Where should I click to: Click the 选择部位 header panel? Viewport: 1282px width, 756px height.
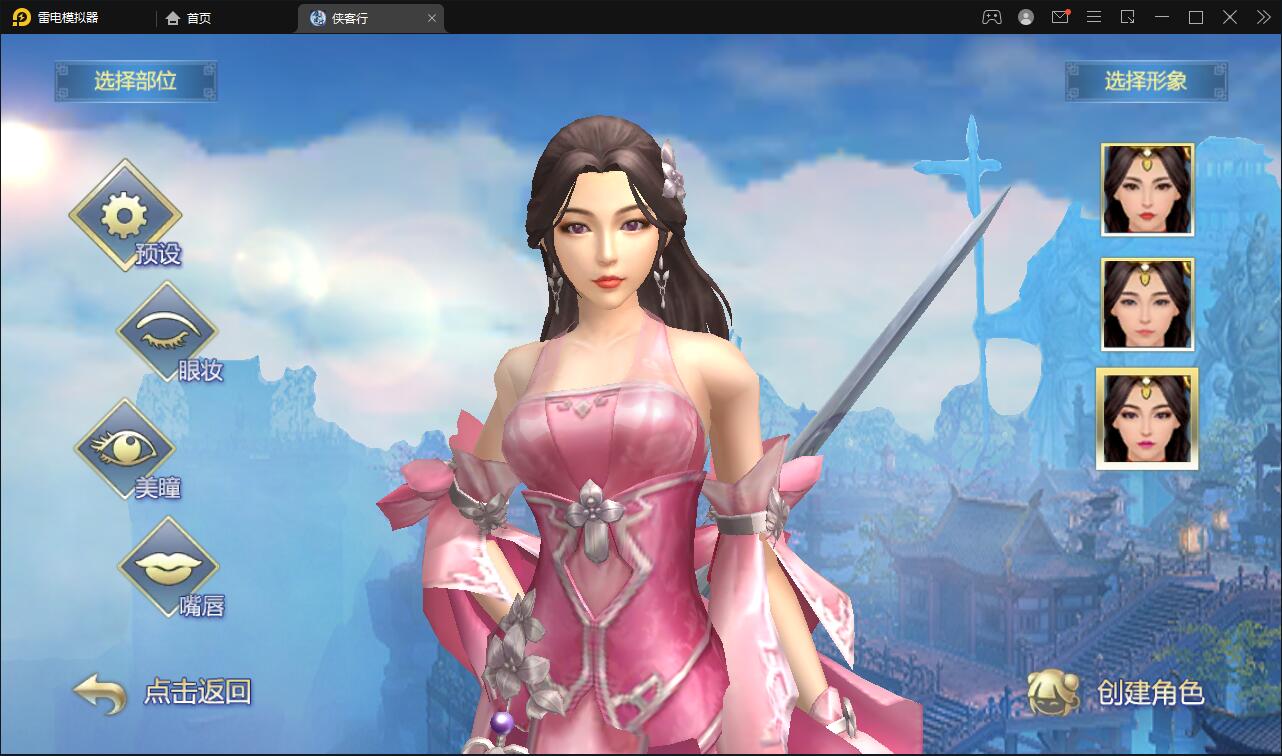click(x=136, y=82)
